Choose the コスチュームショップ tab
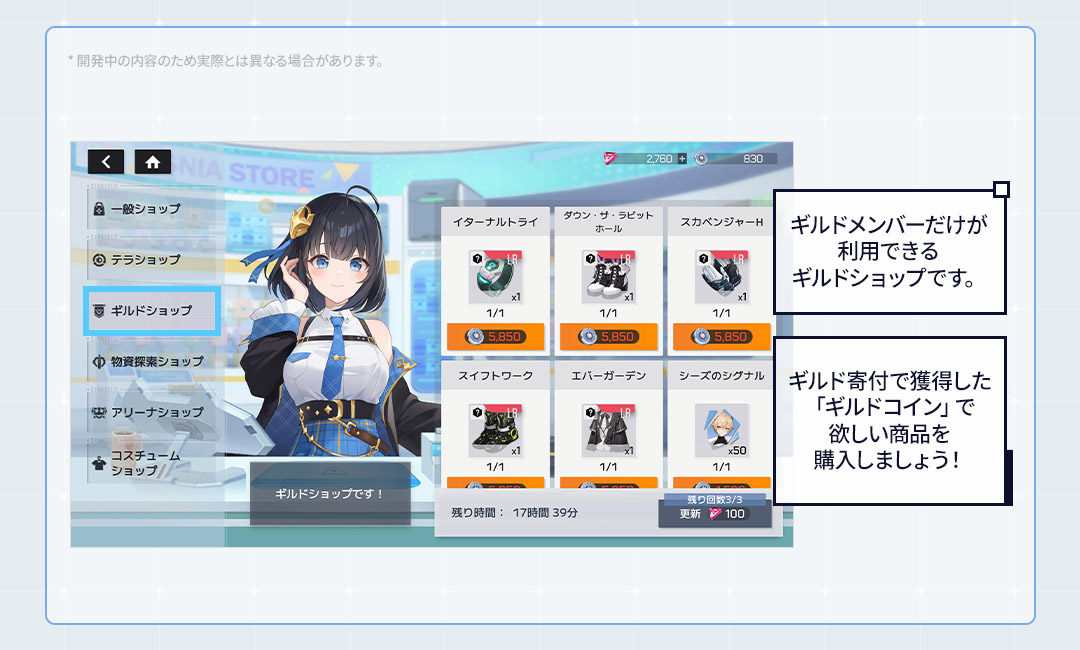The image size is (1080, 650). tap(150, 463)
